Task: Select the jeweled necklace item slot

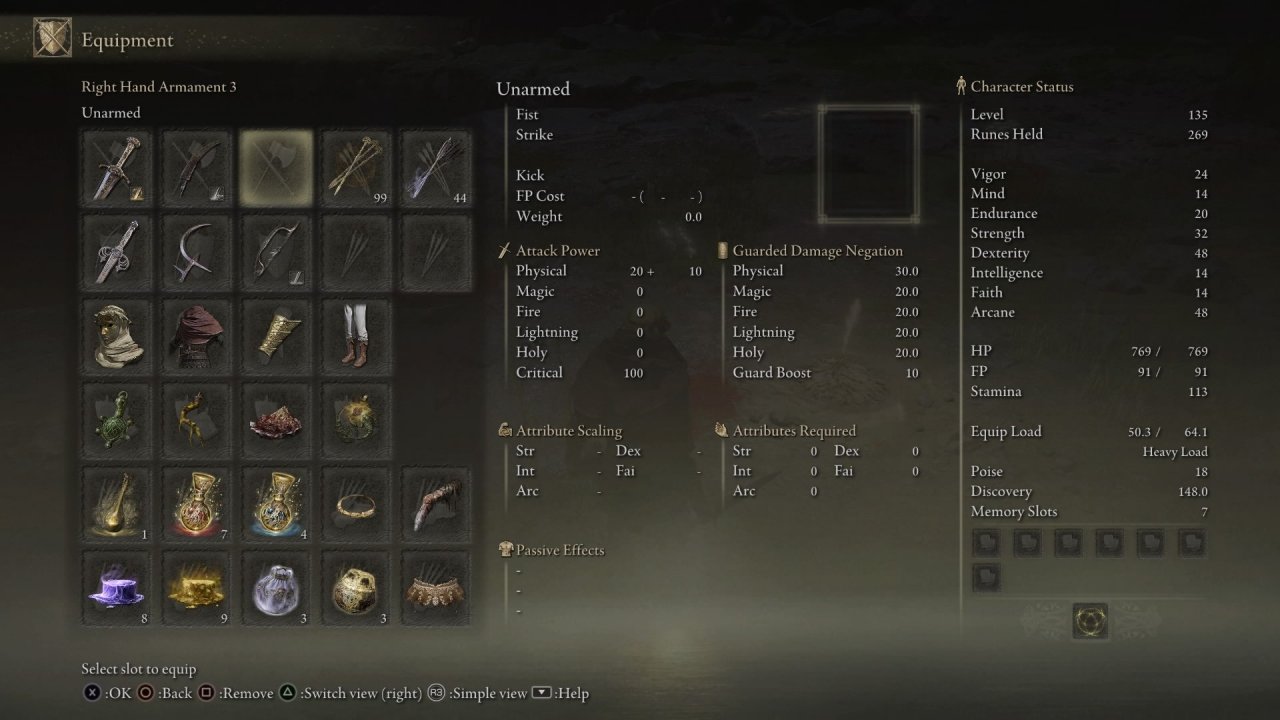Action: click(437, 589)
